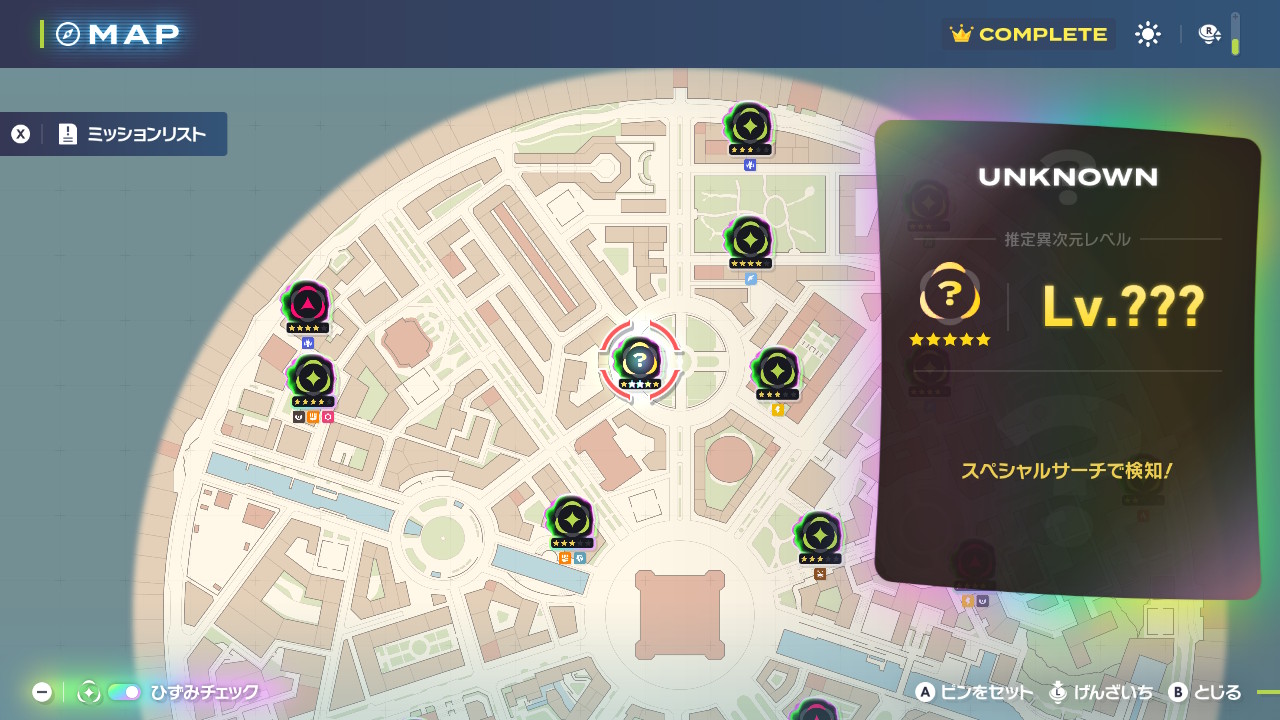
Task: Click the sun time-of-day icon
Action: click(x=1147, y=34)
